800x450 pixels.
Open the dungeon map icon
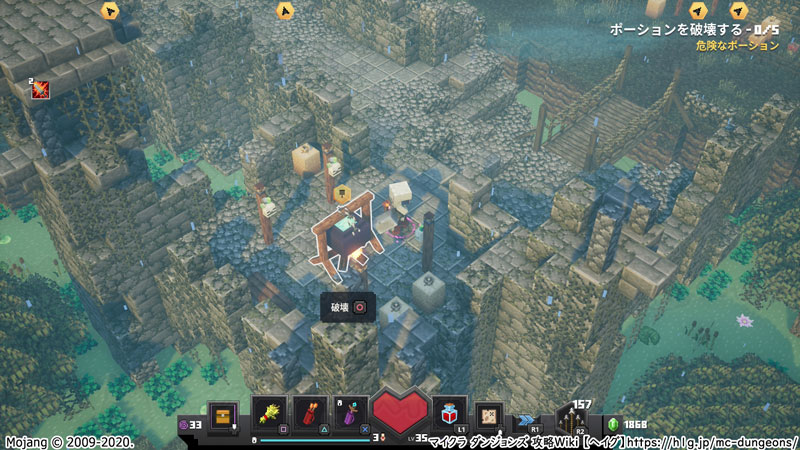click(490, 414)
